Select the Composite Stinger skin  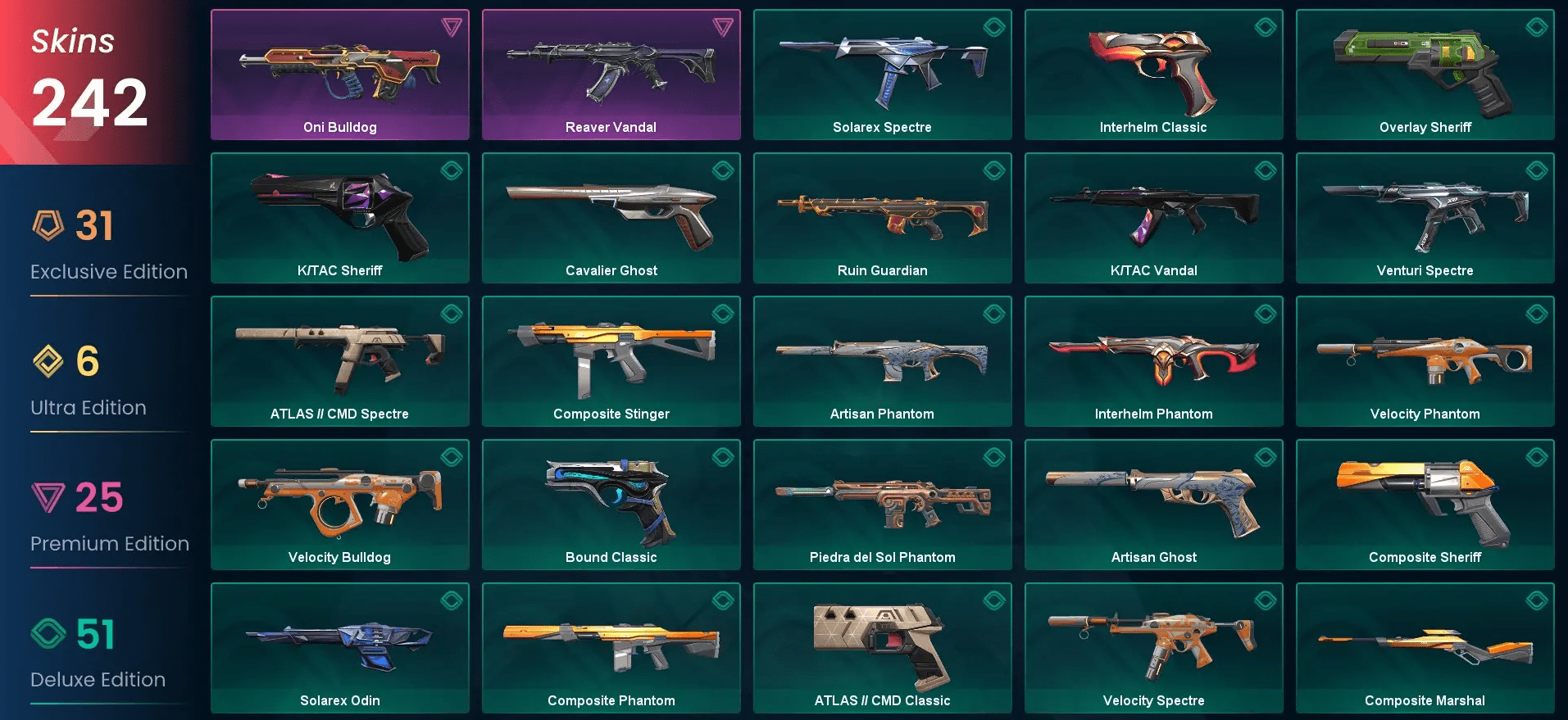coord(611,360)
